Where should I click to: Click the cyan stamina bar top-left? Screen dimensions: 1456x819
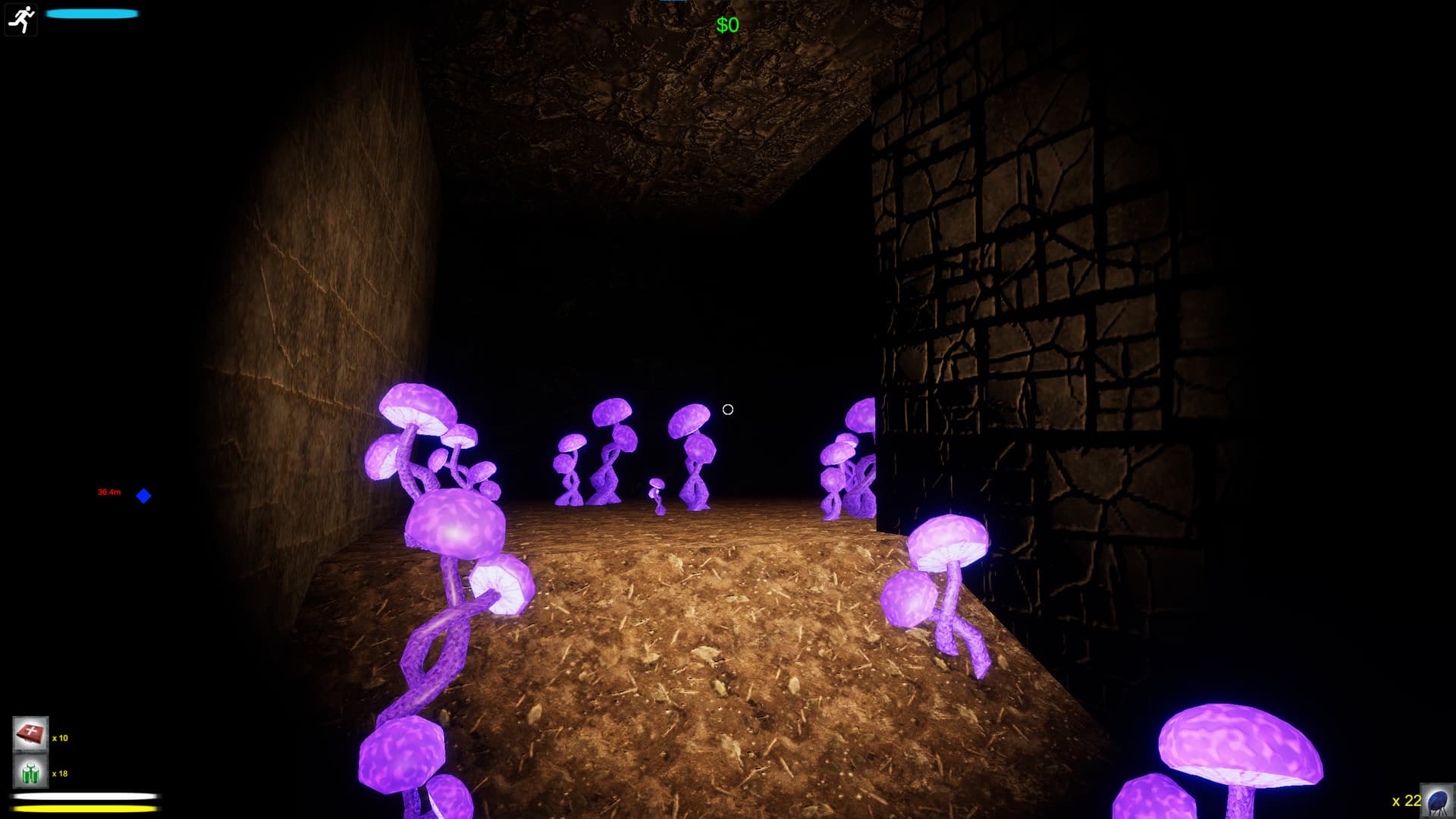click(x=91, y=13)
